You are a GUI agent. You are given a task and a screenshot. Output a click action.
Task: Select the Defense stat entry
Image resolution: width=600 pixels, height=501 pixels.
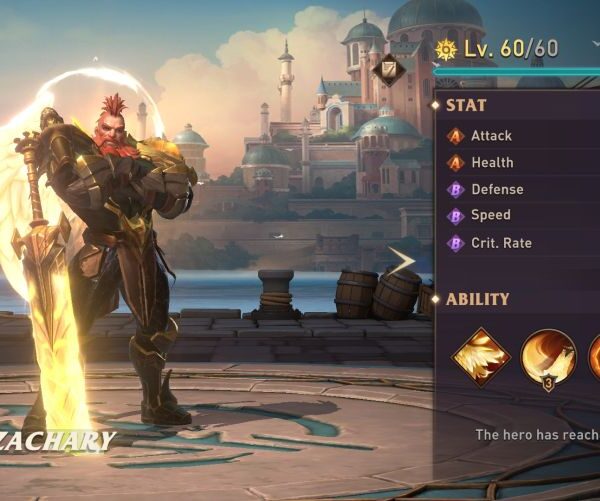tap(496, 189)
